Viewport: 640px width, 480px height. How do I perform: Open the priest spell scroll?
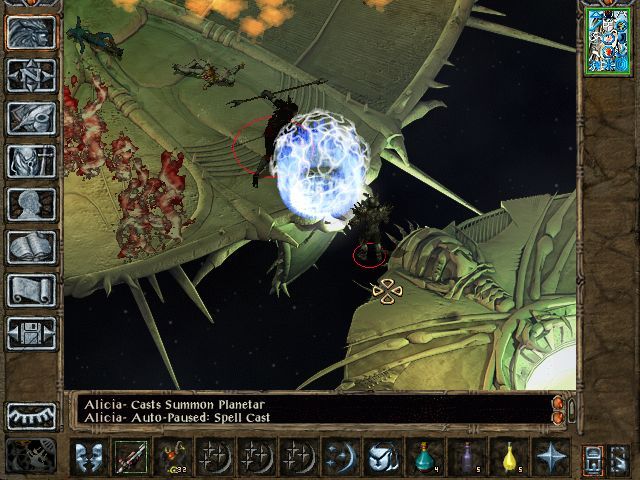[x=31, y=290]
